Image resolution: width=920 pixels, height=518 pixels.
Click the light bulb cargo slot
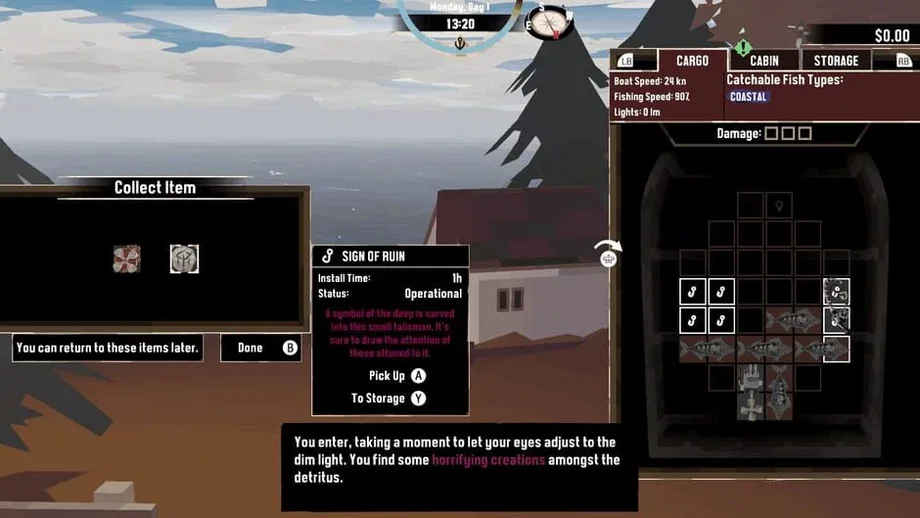tap(779, 206)
